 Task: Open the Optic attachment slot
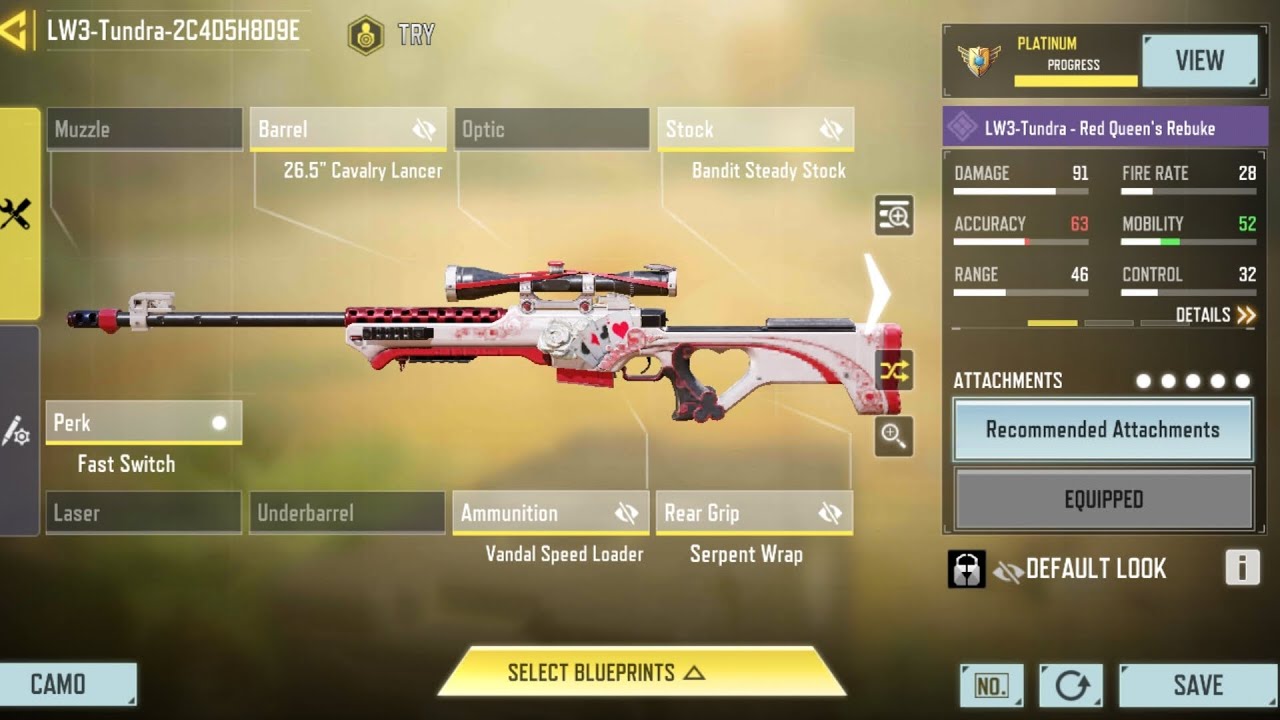pyautogui.click(x=552, y=129)
